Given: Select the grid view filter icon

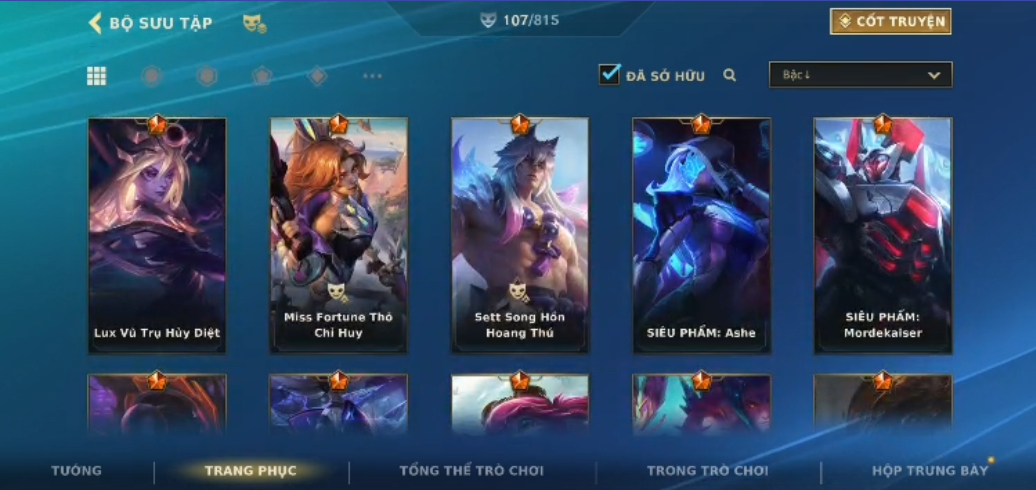Looking at the screenshot, I should pos(97,76).
